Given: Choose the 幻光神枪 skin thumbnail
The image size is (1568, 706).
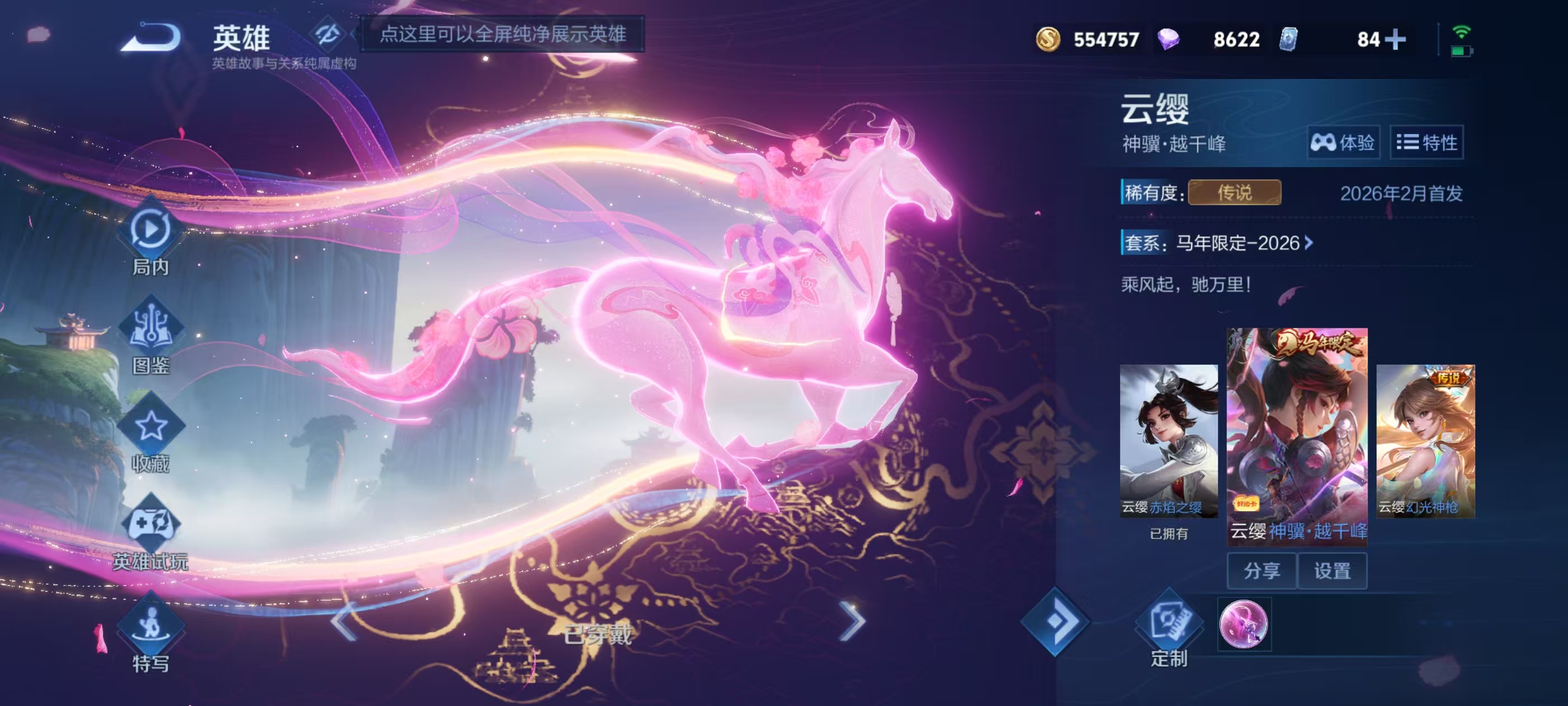Looking at the screenshot, I should (x=1425, y=440).
